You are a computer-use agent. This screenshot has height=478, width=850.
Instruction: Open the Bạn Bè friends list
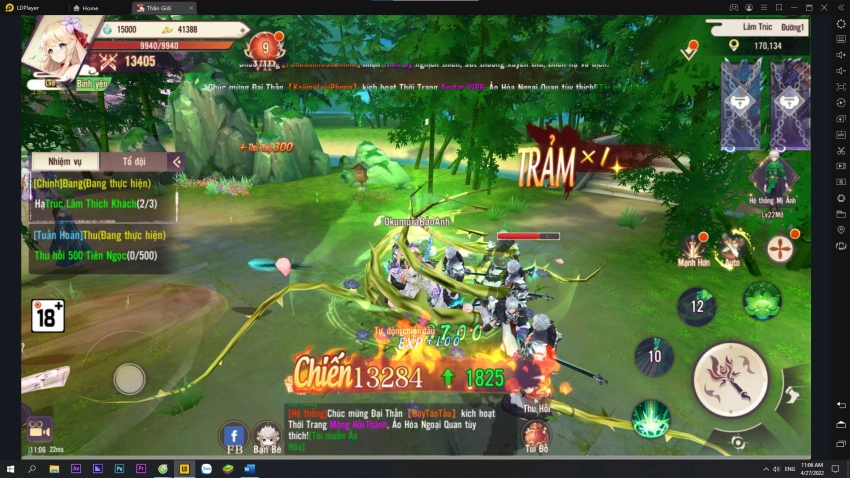tap(267, 435)
